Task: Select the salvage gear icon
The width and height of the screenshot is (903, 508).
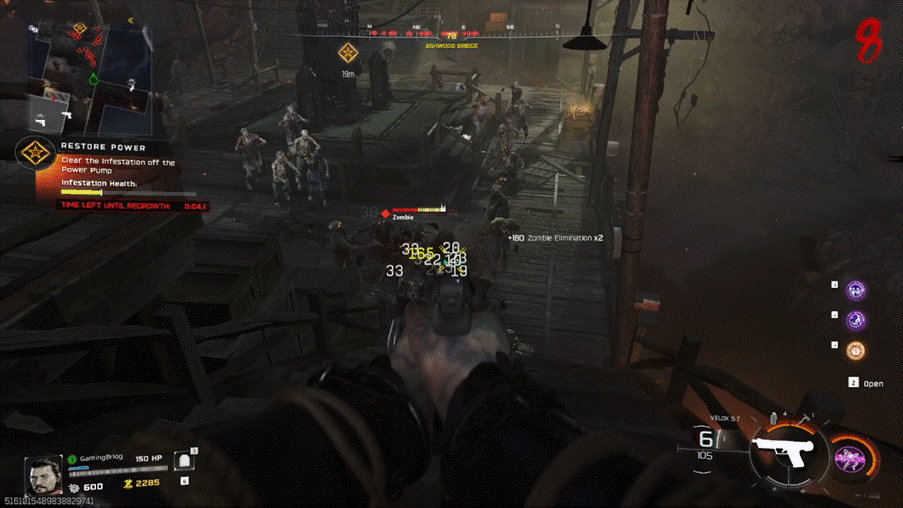Action: [x=73, y=487]
